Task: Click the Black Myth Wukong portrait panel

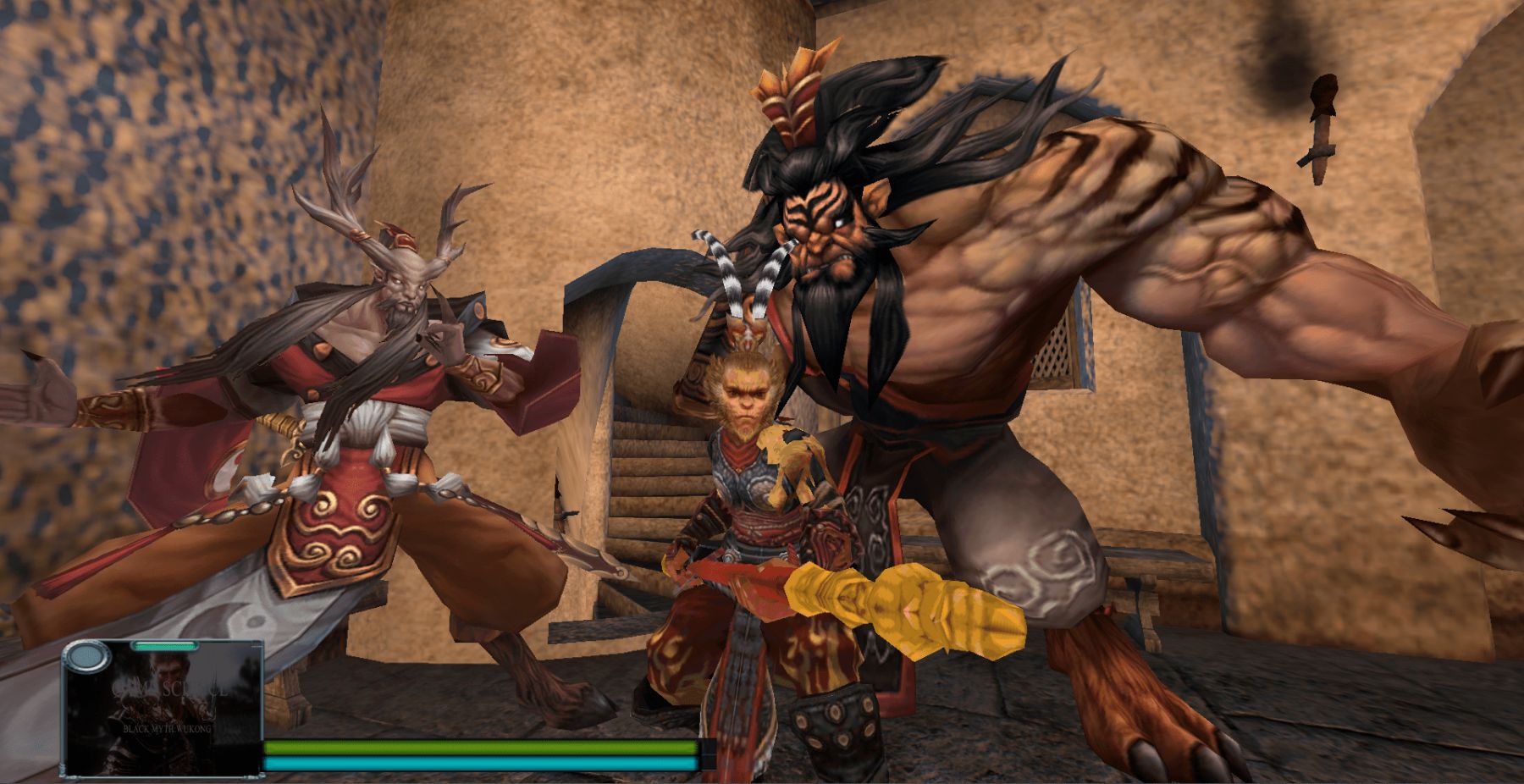Action: coord(164,711)
